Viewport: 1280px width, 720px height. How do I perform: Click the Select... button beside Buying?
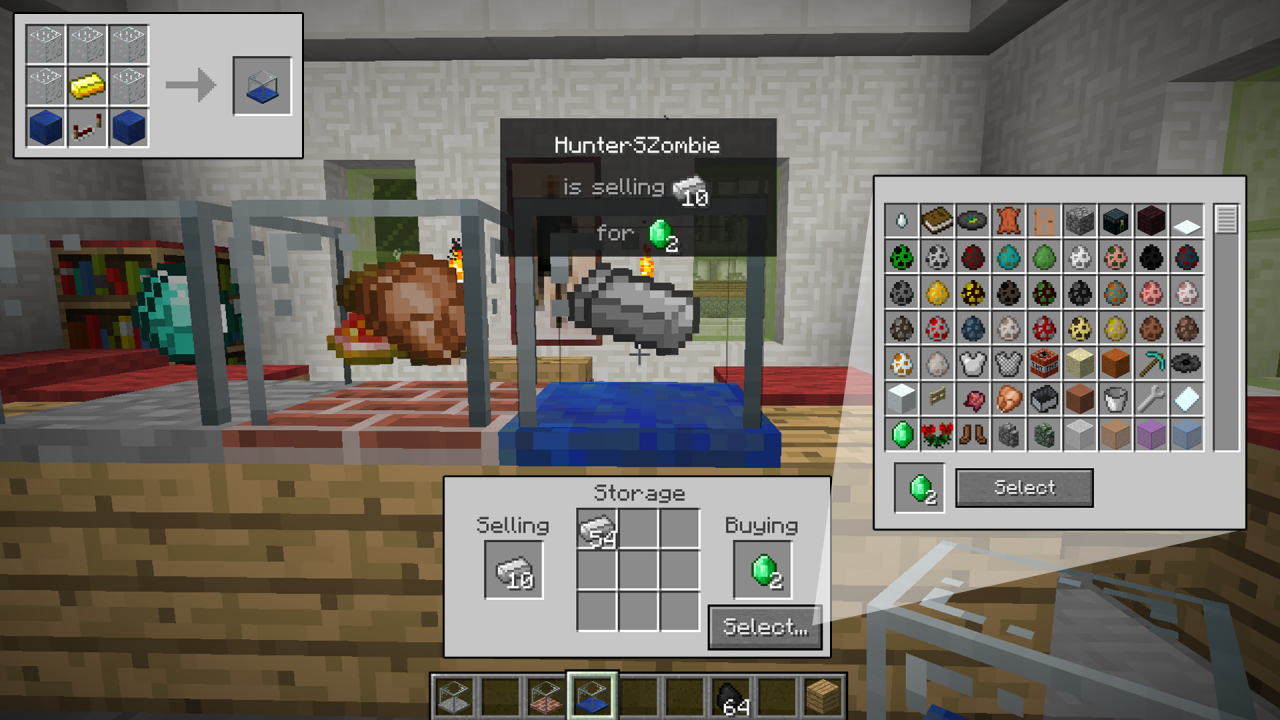765,627
